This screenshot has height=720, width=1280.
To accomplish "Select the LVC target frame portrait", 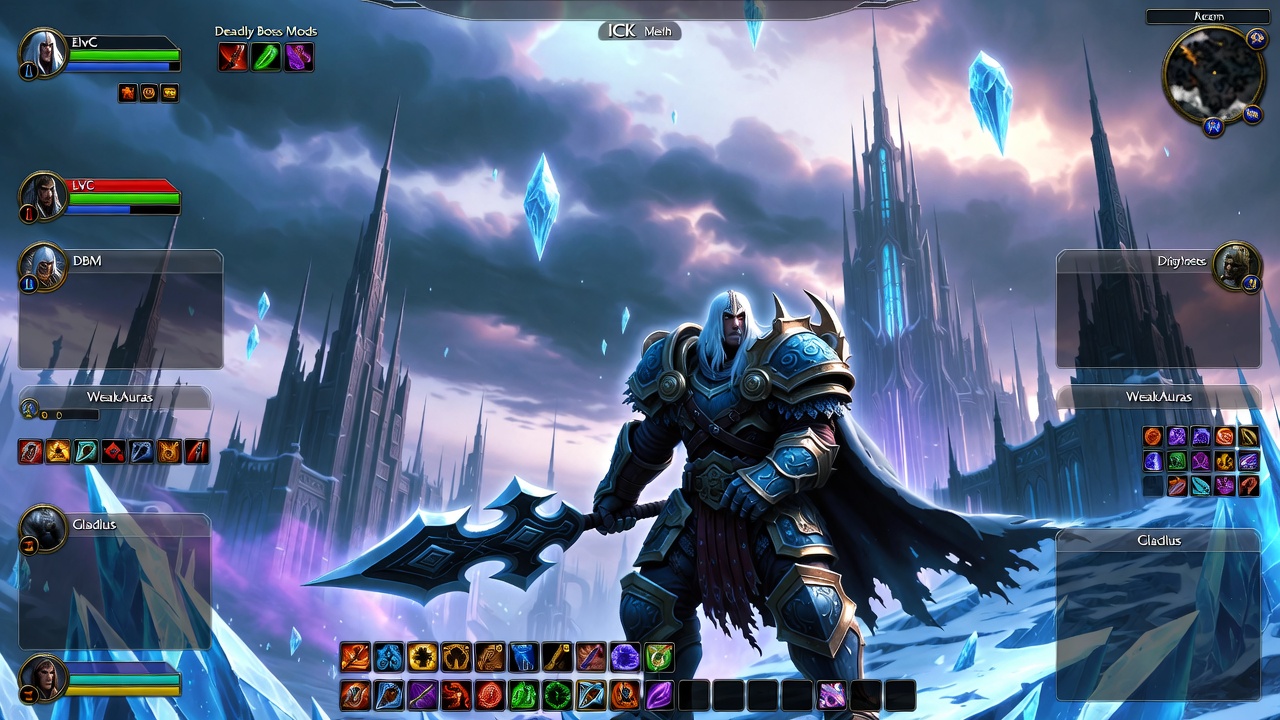I will click(x=43, y=196).
